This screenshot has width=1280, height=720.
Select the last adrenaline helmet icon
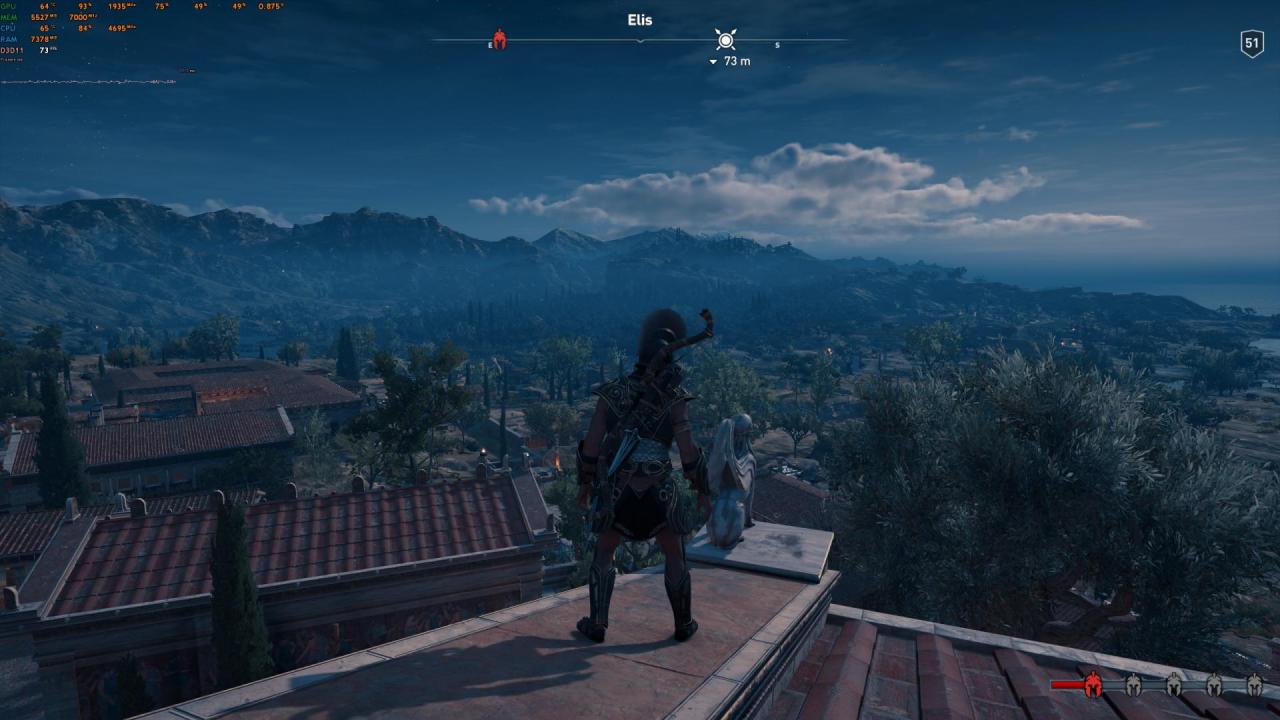point(1255,686)
